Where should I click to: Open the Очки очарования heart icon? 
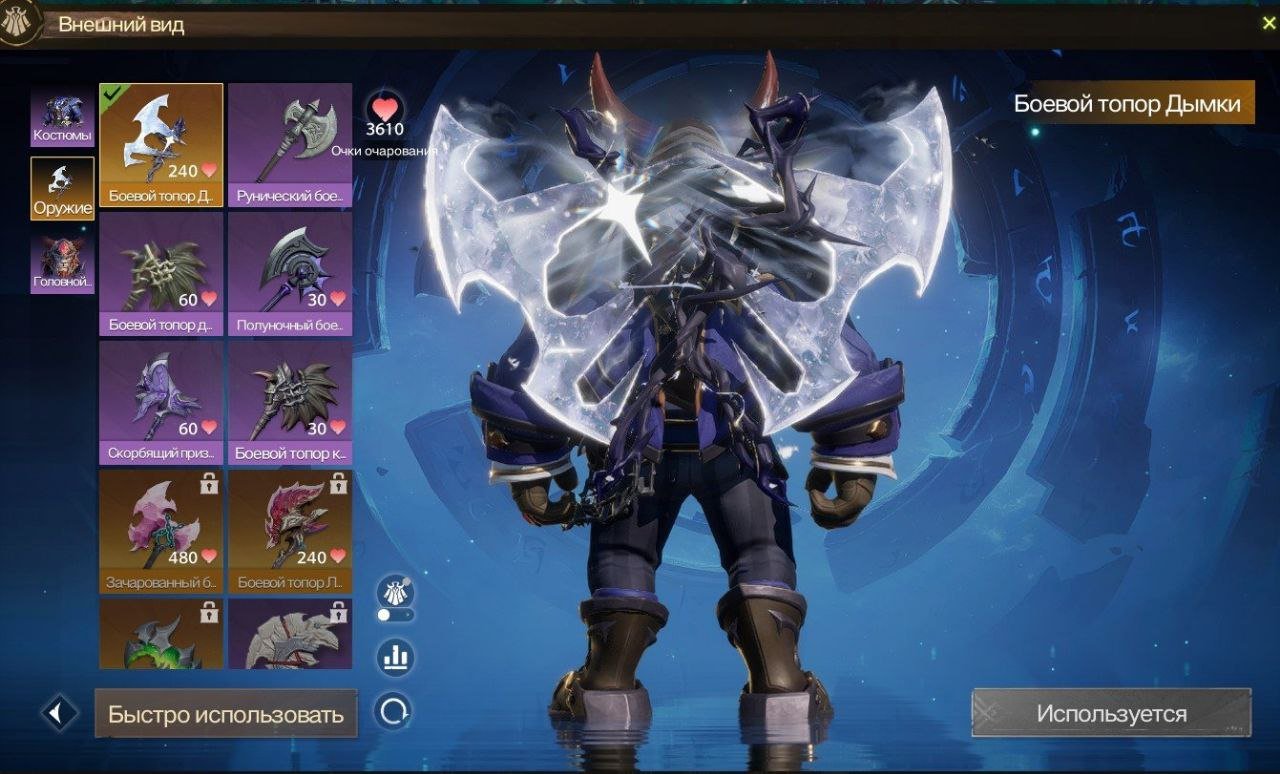(384, 108)
